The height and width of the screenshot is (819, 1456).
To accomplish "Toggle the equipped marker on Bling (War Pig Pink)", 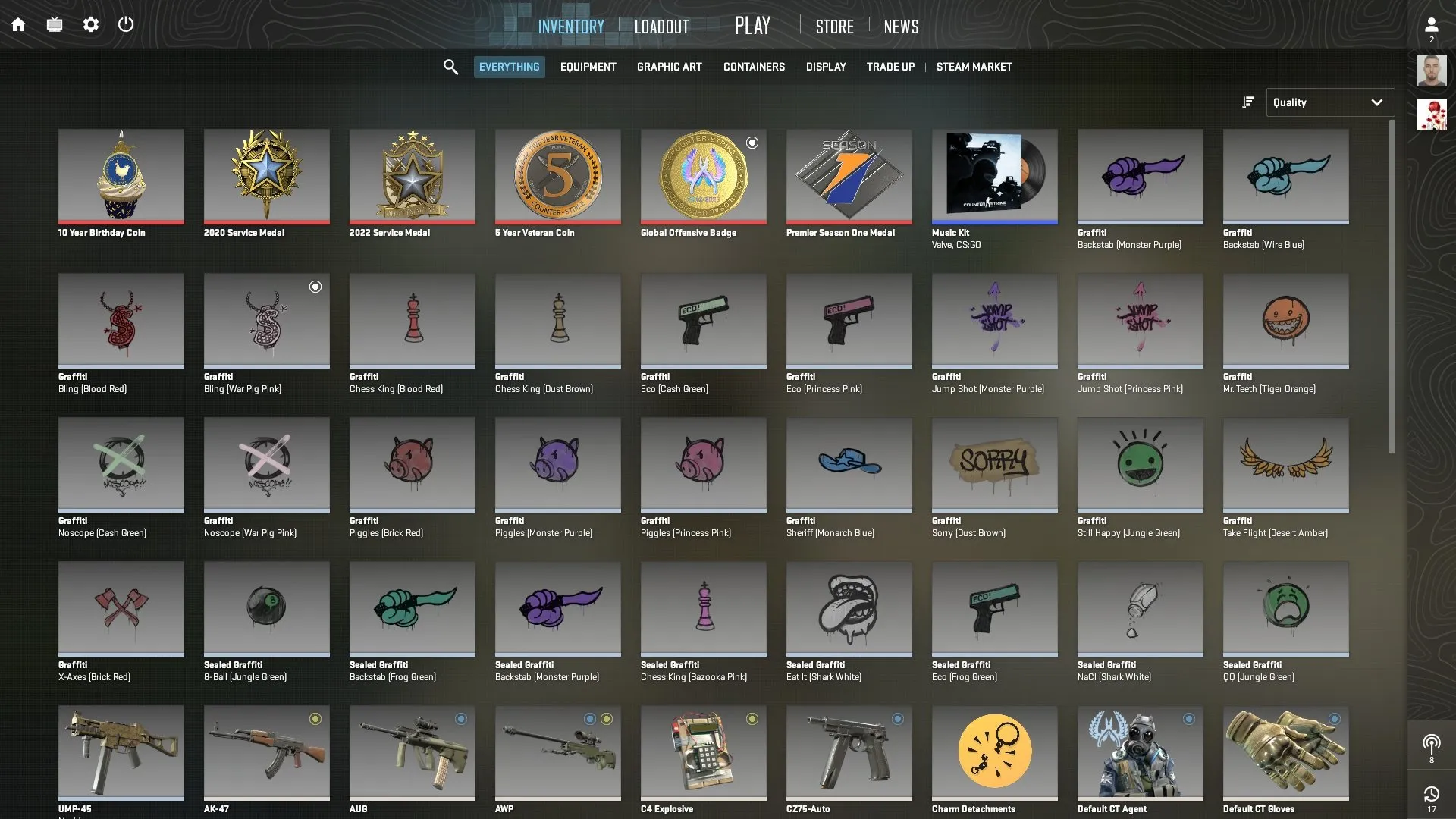I will coord(315,287).
